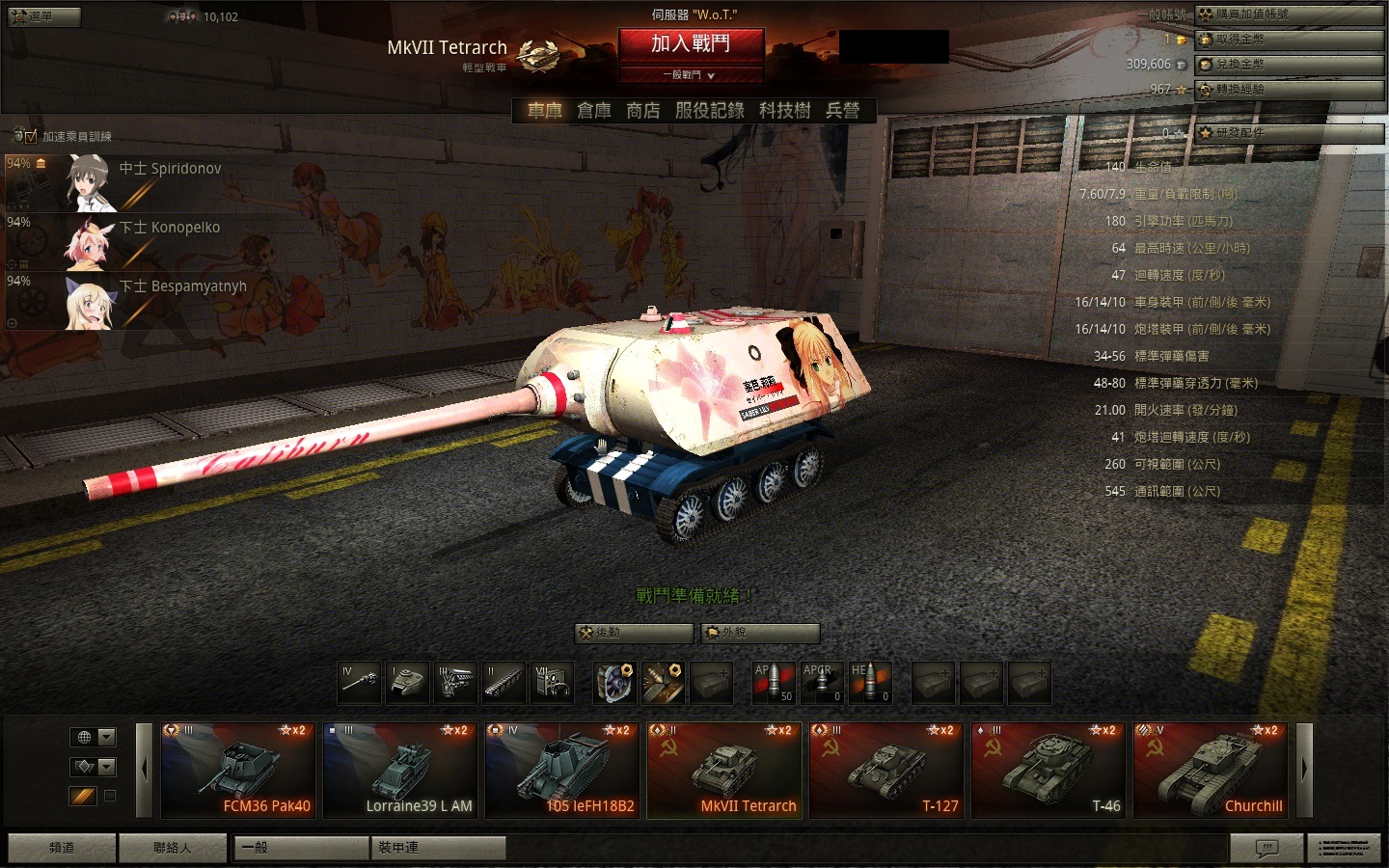The height and width of the screenshot is (868, 1389).
Task: Go to the 科技樹 tech tree tab
Action: click(x=784, y=111)
